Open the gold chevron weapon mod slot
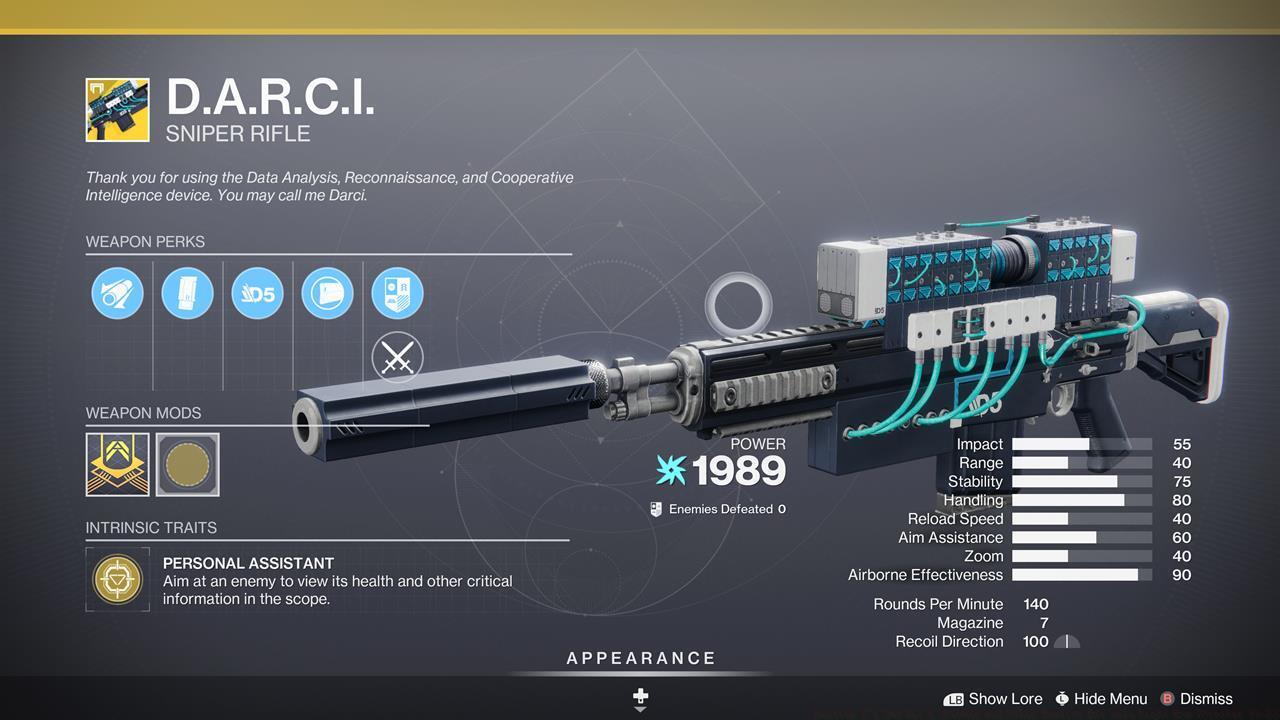Screen dimensions: 1280x720 (118, 464)
